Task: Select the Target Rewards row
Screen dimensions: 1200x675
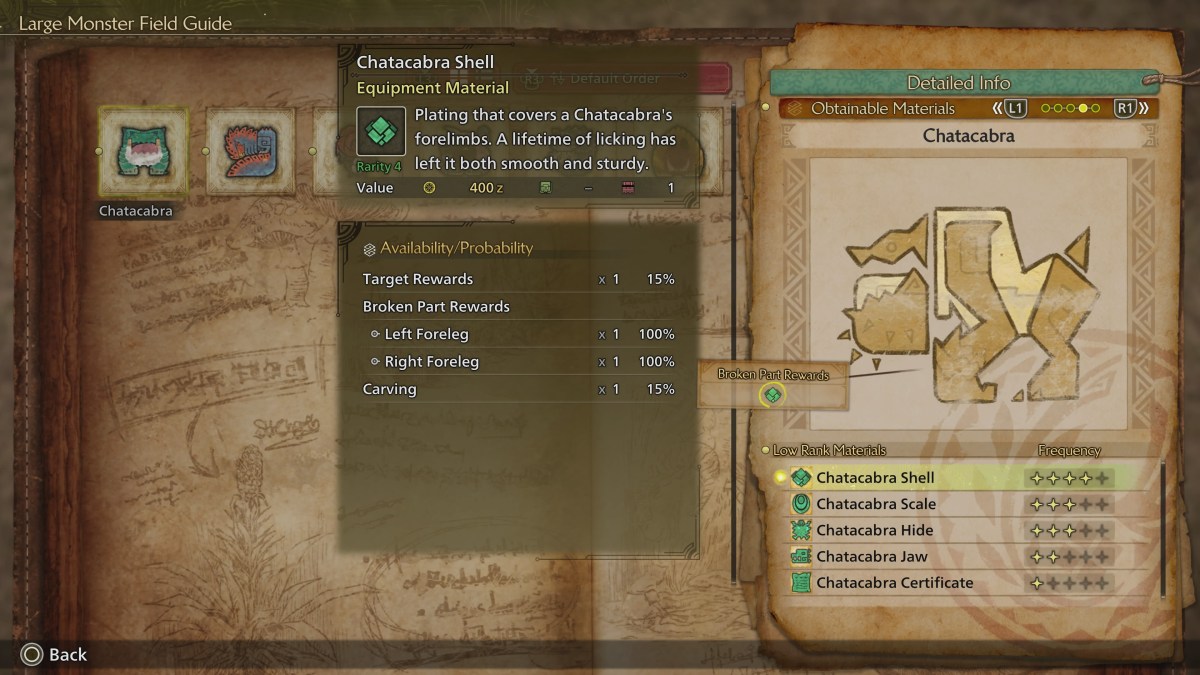Action: (x=518, y=279)
